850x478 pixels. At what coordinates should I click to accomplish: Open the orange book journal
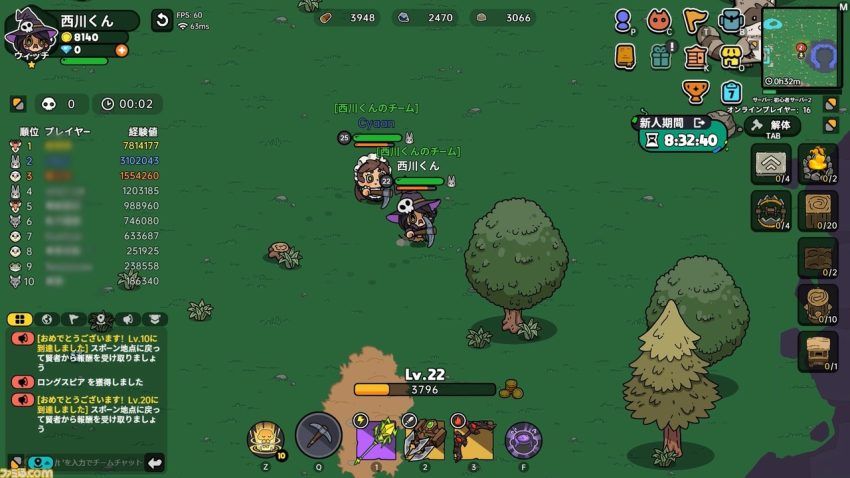[625, 57]
